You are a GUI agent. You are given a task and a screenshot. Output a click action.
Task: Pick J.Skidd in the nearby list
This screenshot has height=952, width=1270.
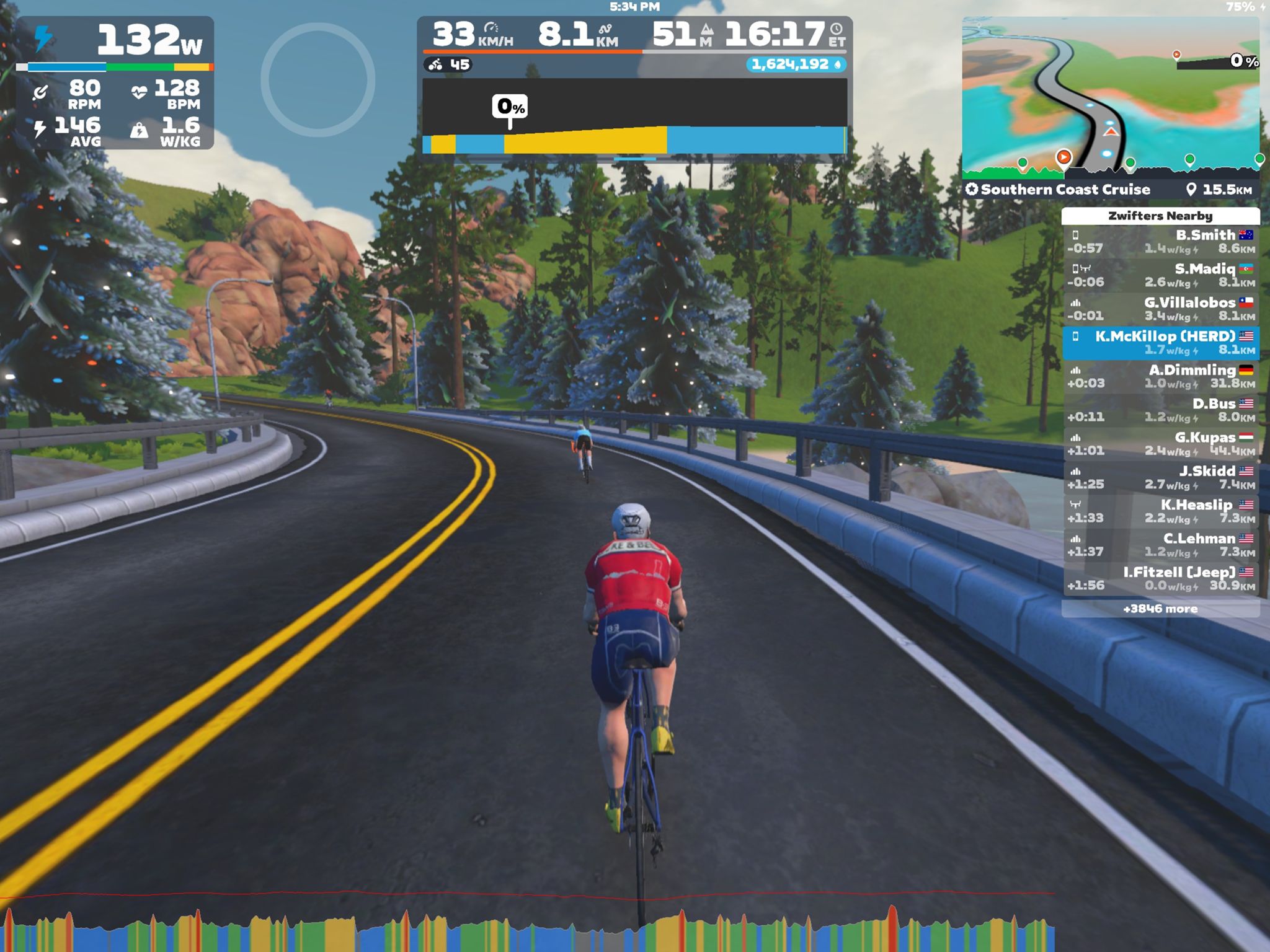pos(1161,478)
